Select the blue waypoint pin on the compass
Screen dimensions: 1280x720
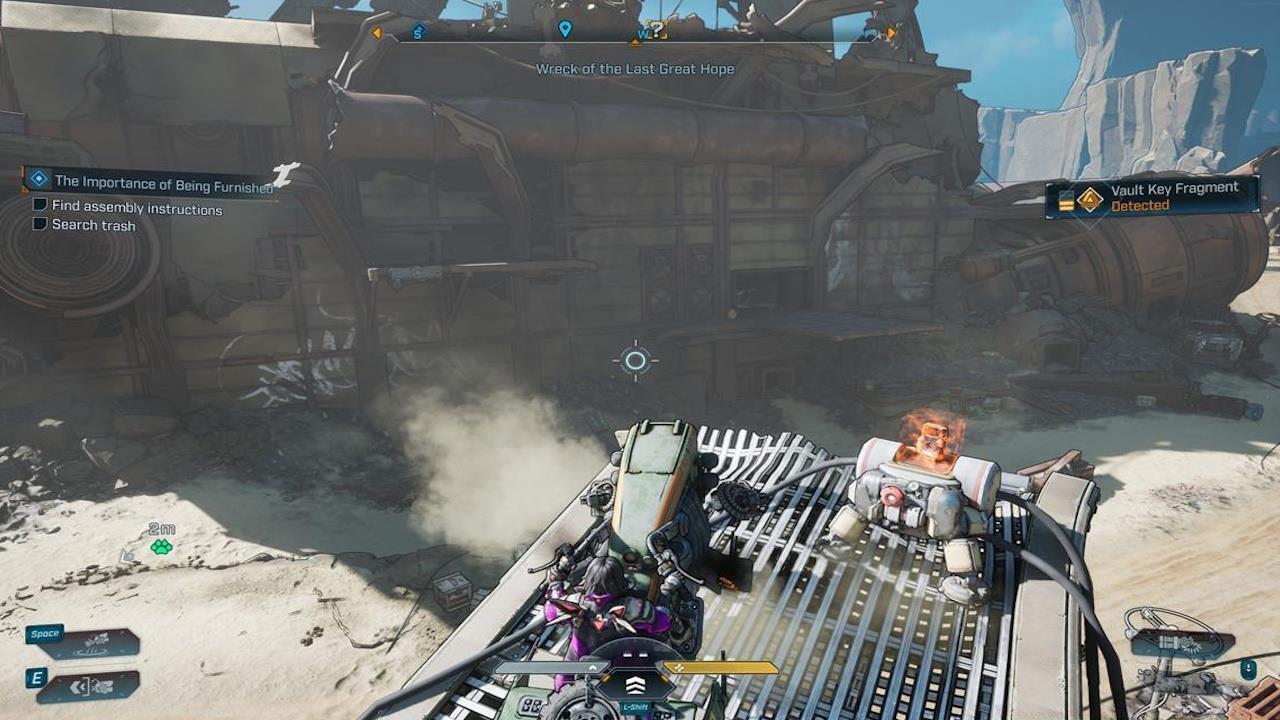coord(565,27)
